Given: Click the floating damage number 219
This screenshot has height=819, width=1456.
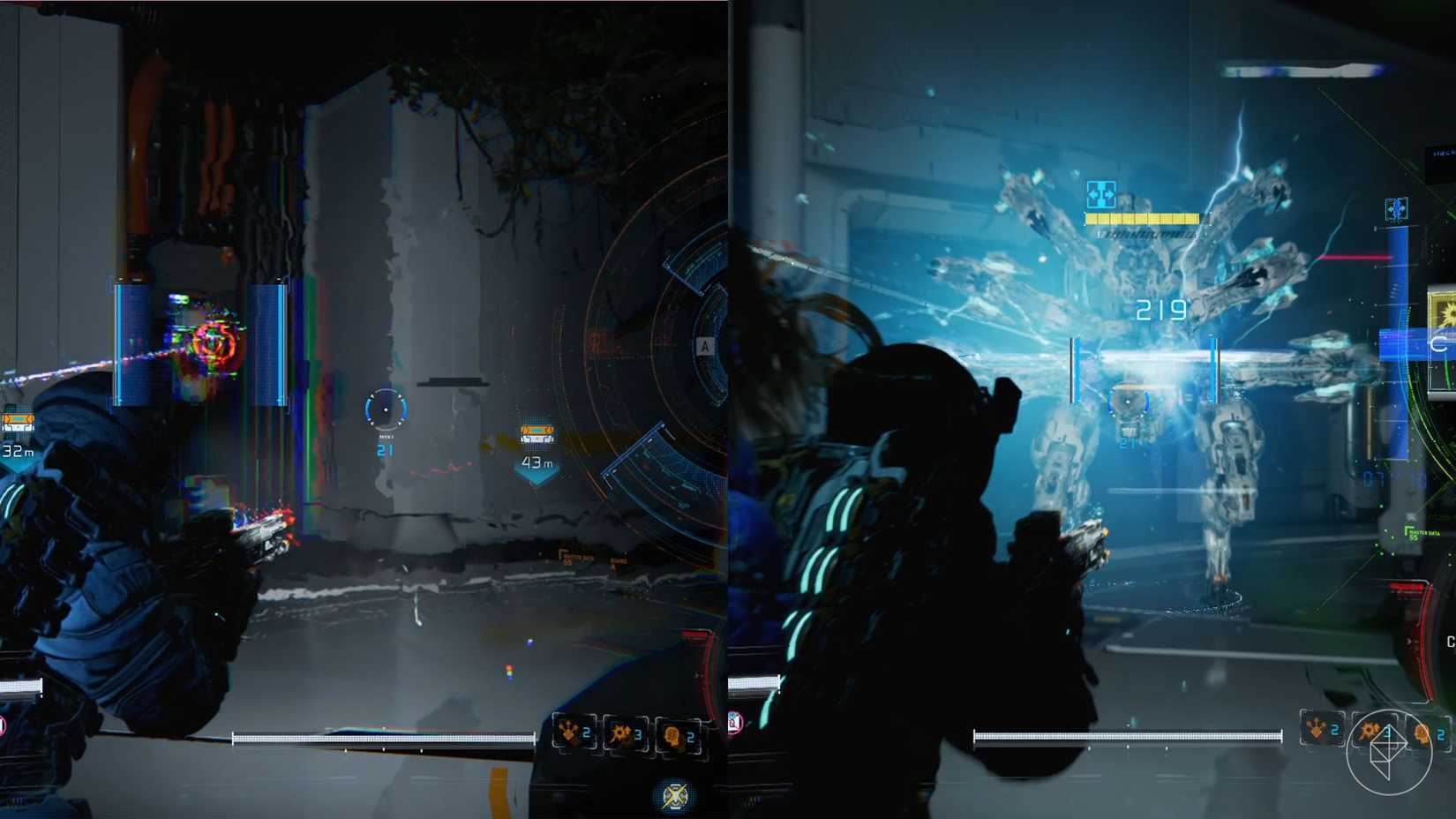Looking at the screenshot, I should click(x=1163, y=309).
